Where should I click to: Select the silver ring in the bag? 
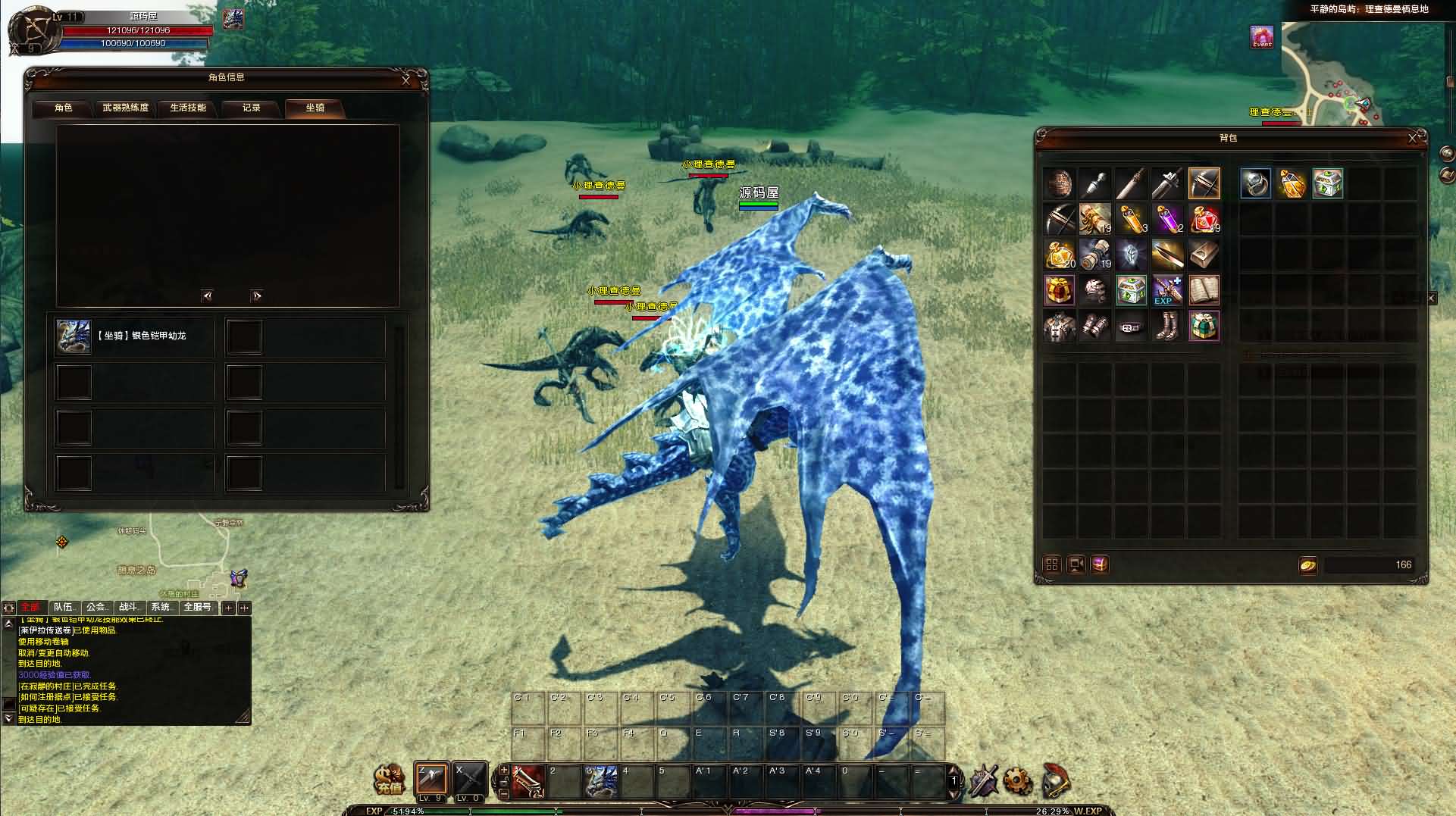tap(1255, 183)
